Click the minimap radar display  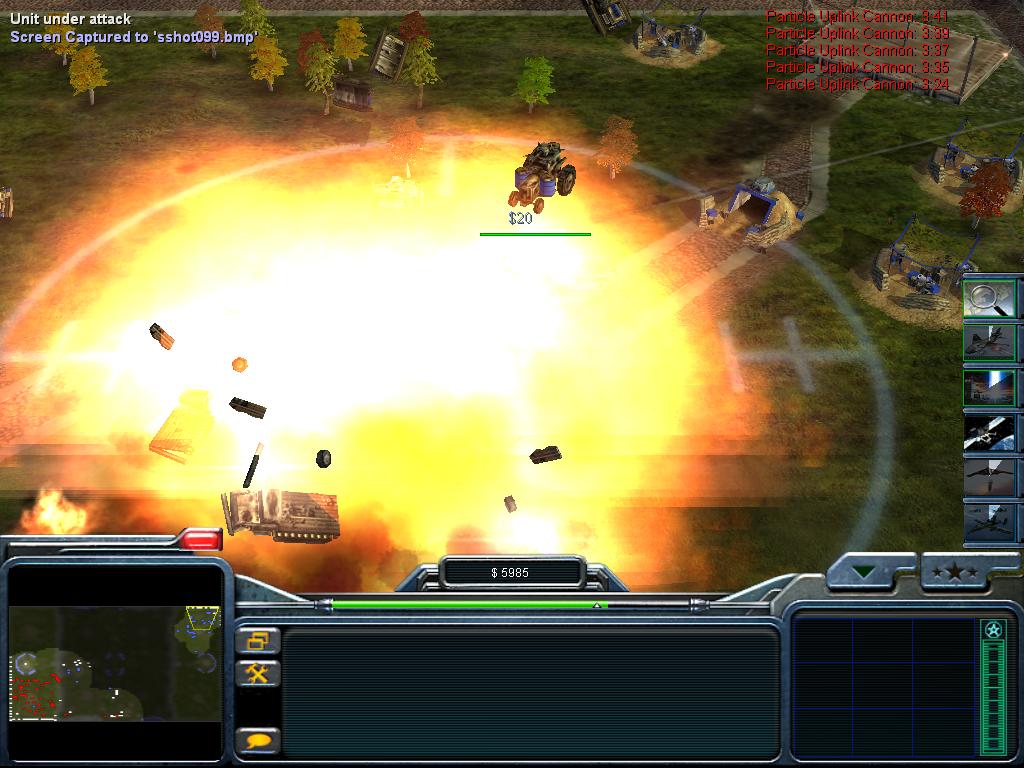[115, 661]
